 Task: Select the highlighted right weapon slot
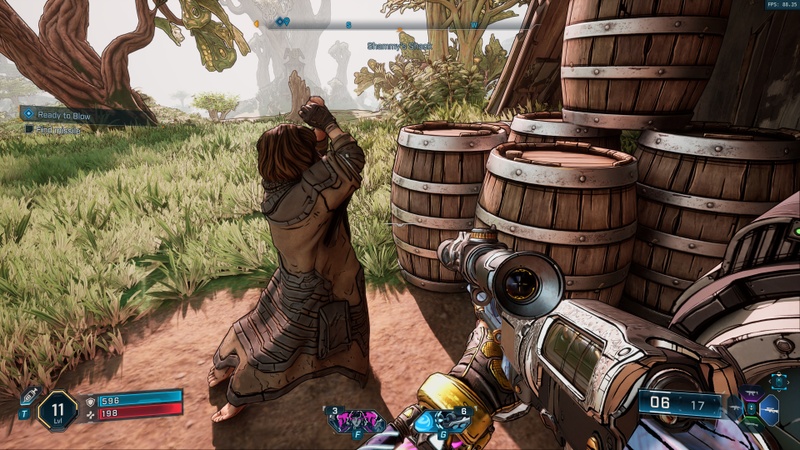[770, 408]
